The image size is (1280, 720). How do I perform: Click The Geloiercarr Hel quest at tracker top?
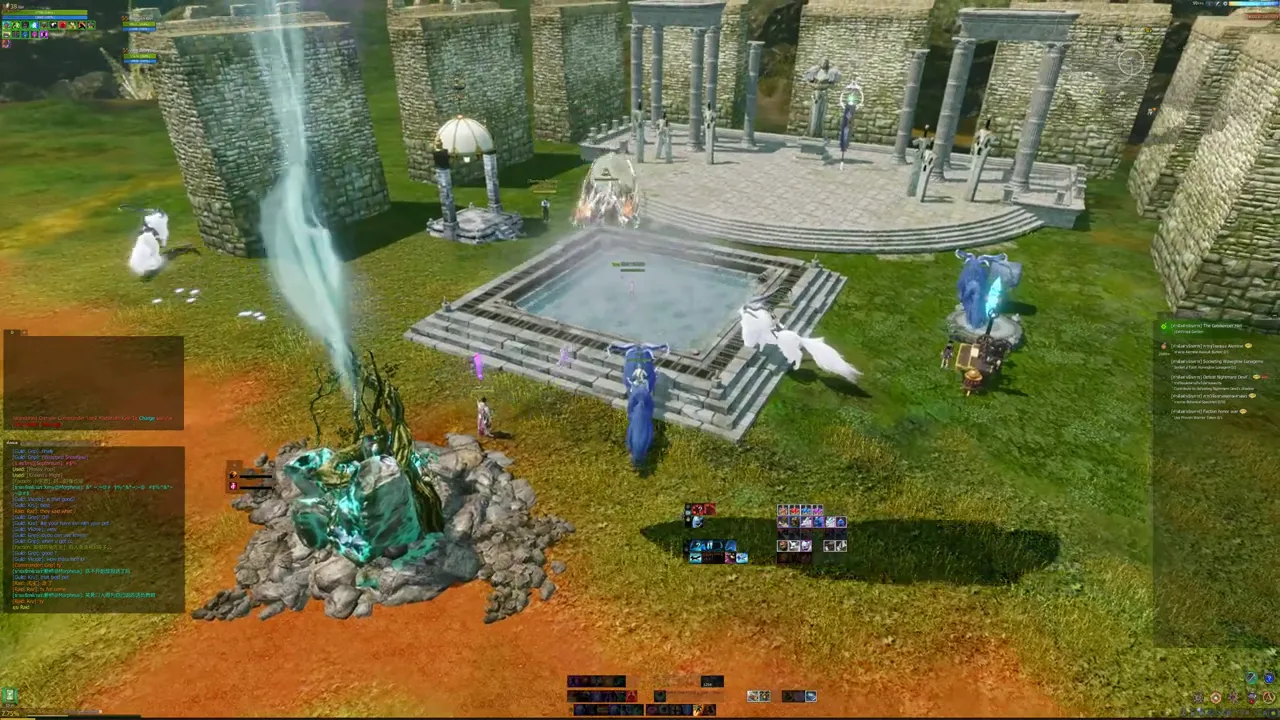coord(1206,326)
